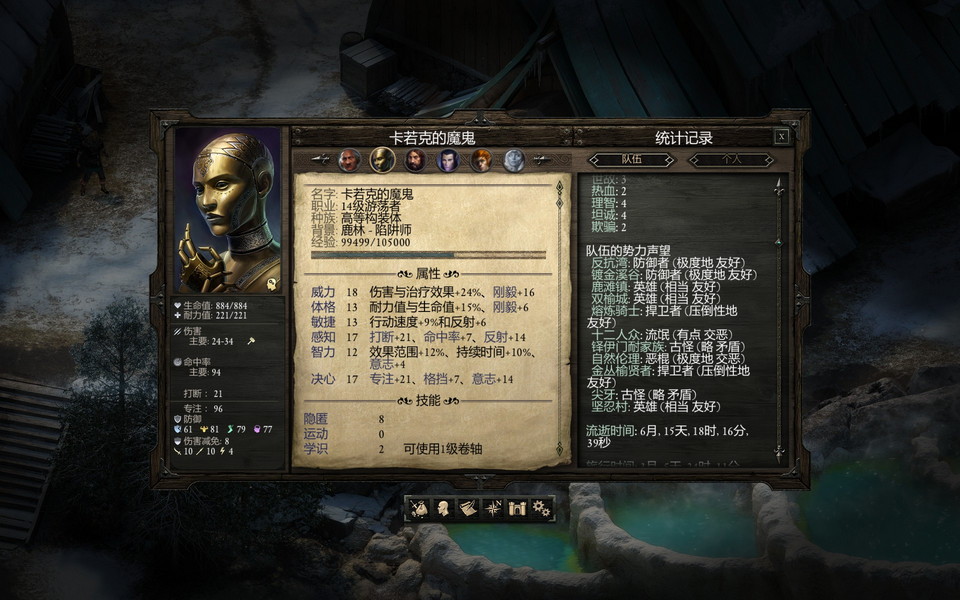
Task: Open the stronghold castle icon
Action: pyautogui.click(x=517, y=508)
